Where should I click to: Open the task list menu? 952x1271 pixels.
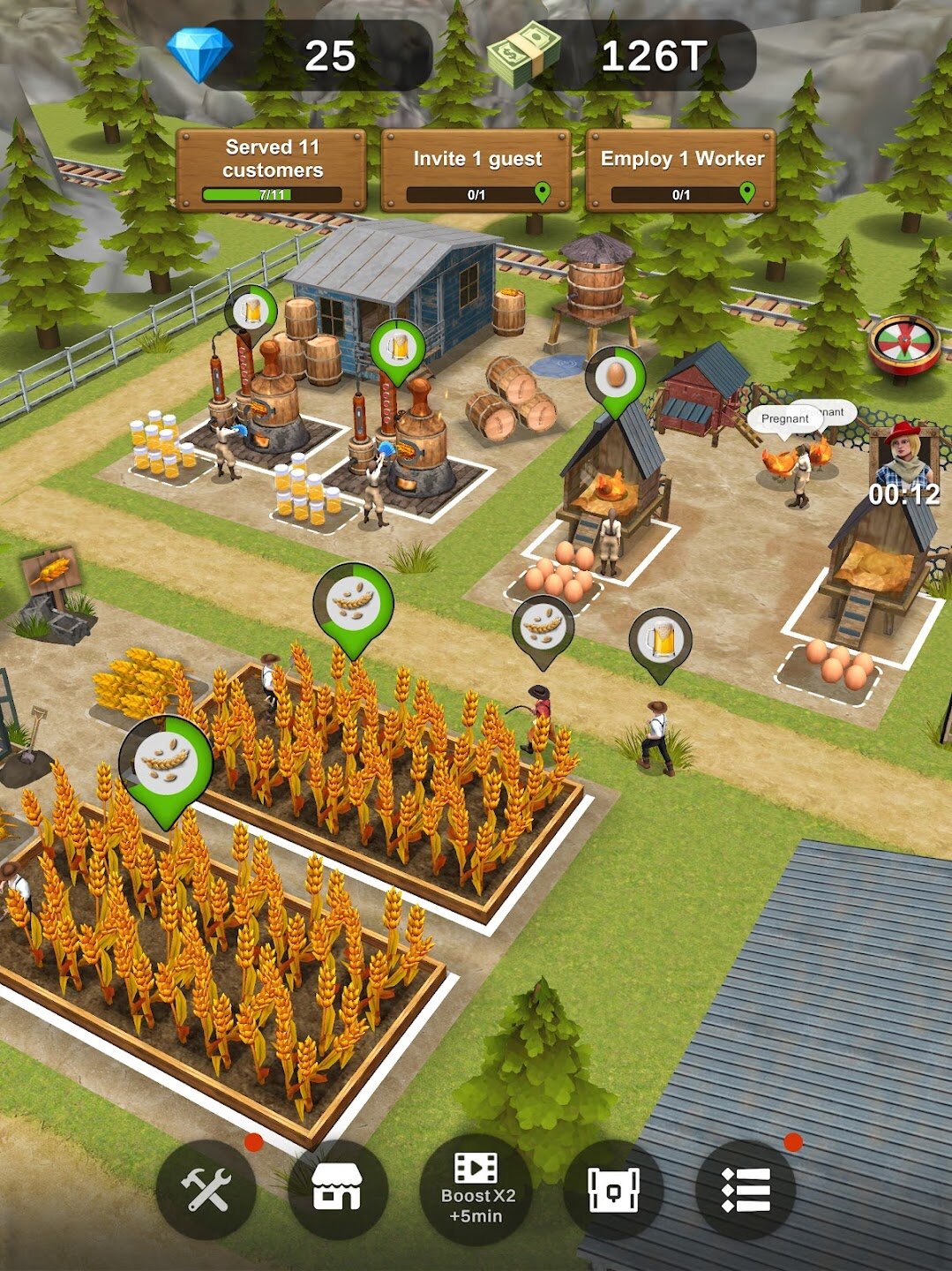[x=746, y=1190]
